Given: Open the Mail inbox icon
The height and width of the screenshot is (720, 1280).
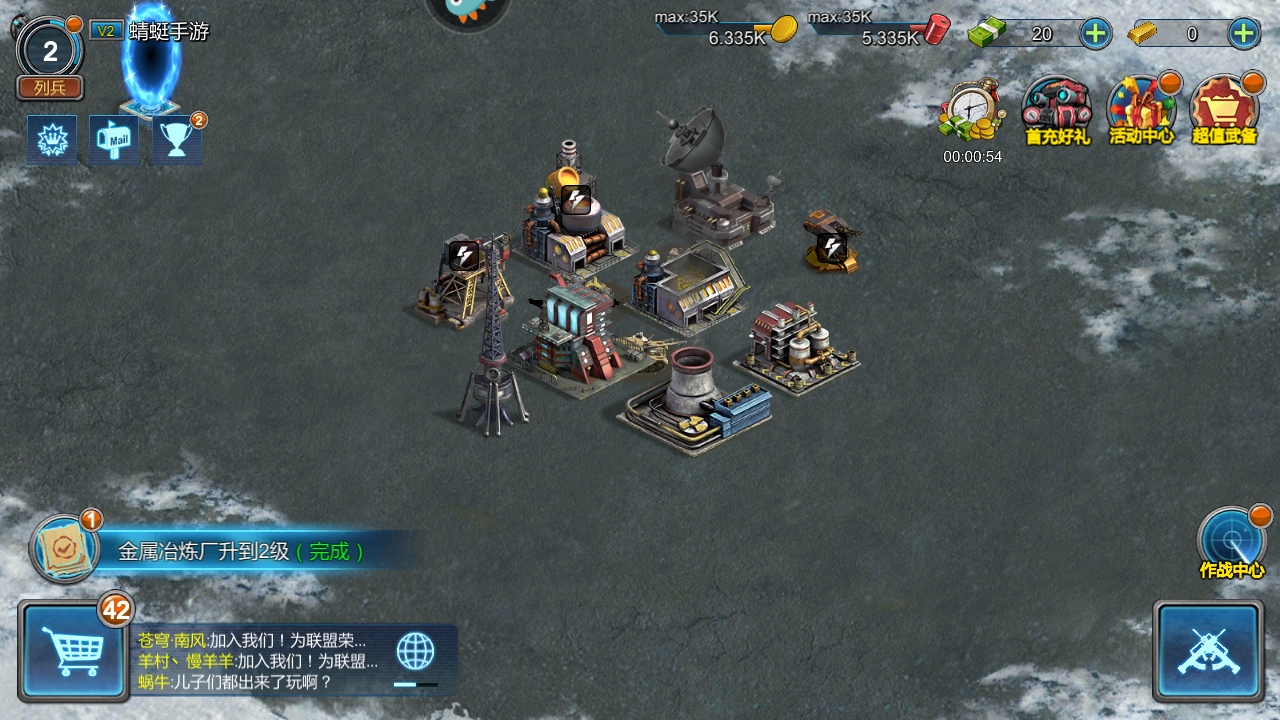Looking at the screenshot, I should click(x=115, y=140).
